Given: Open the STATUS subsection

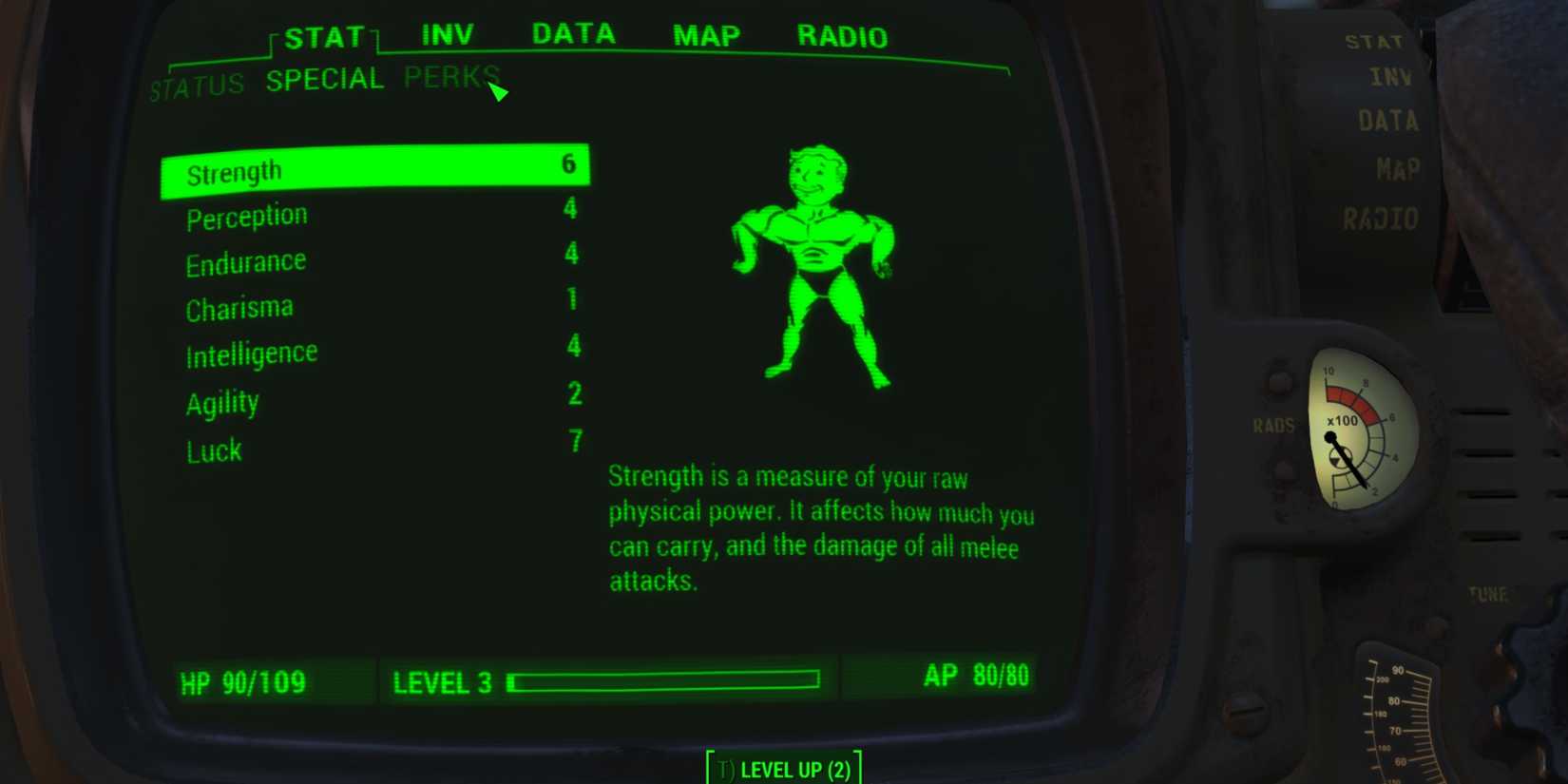Looking at the screenshot, I should click(197, 84).
